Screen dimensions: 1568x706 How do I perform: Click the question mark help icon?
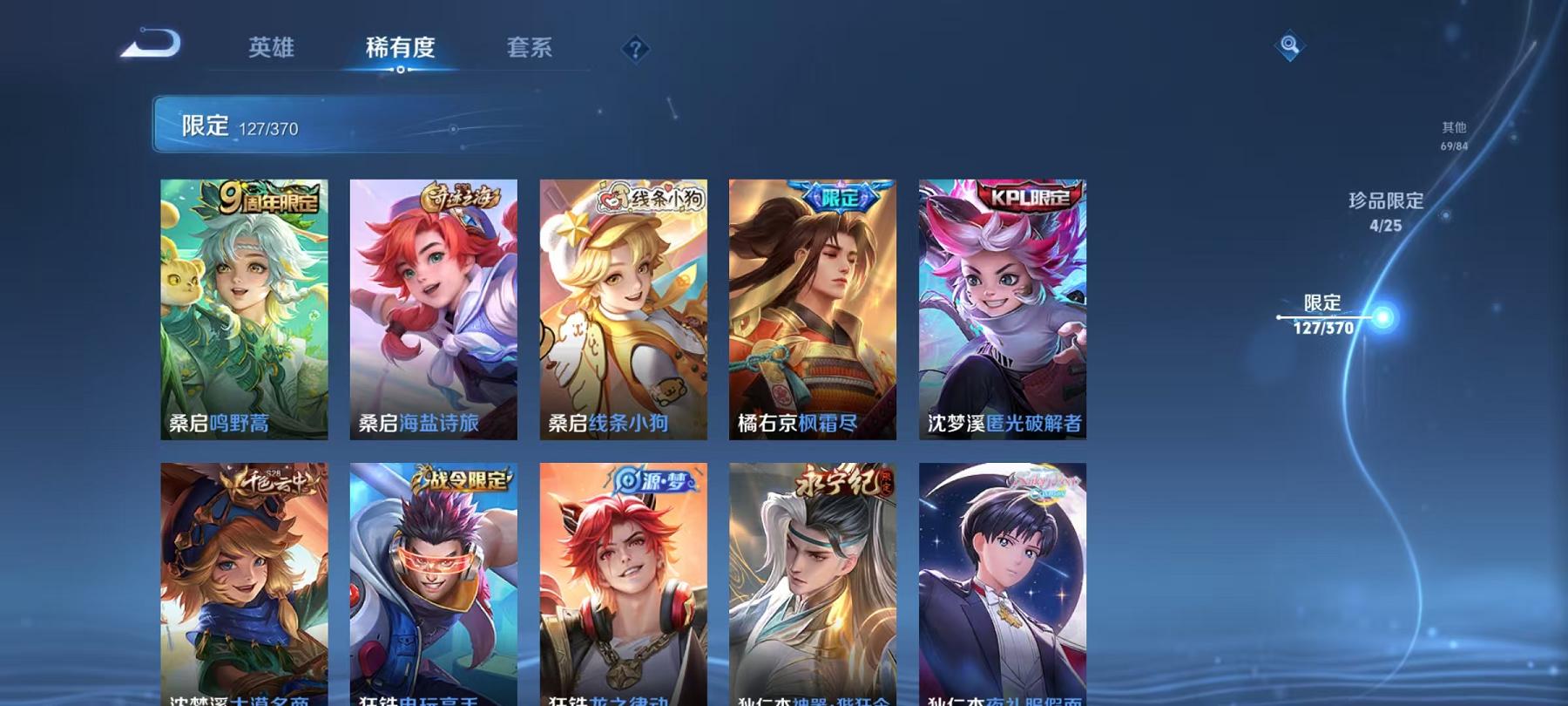637,50
